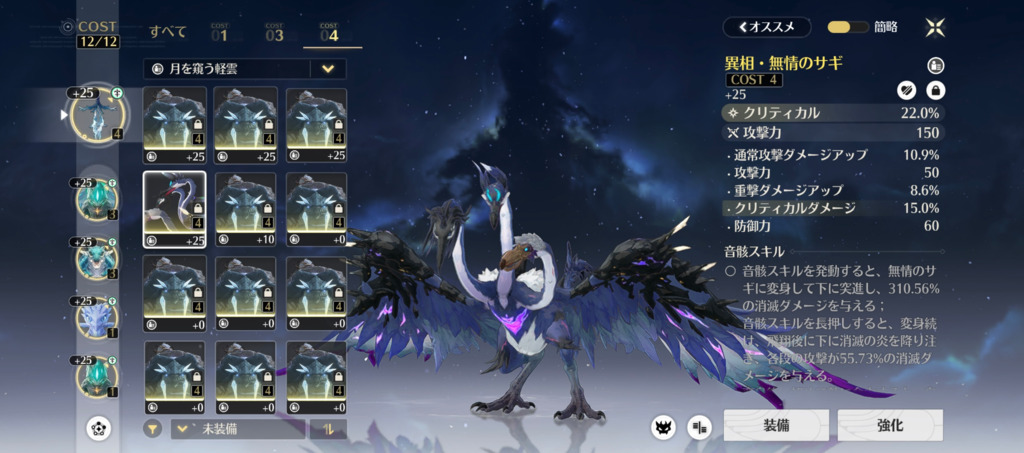1024x453 pixels.
Task: Toggle the lock icon for this echo
Action: click(936, 91)
